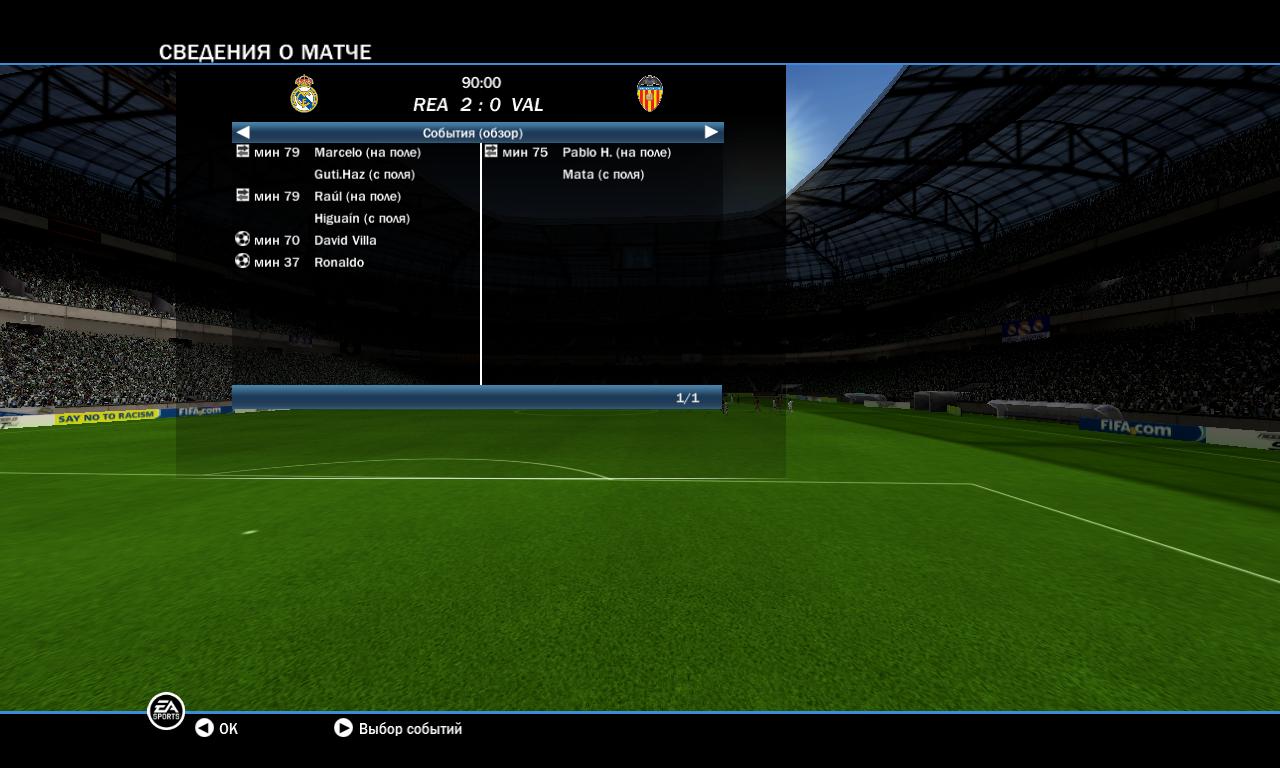Choose the Raúl substitution event row

click(356, 196)
